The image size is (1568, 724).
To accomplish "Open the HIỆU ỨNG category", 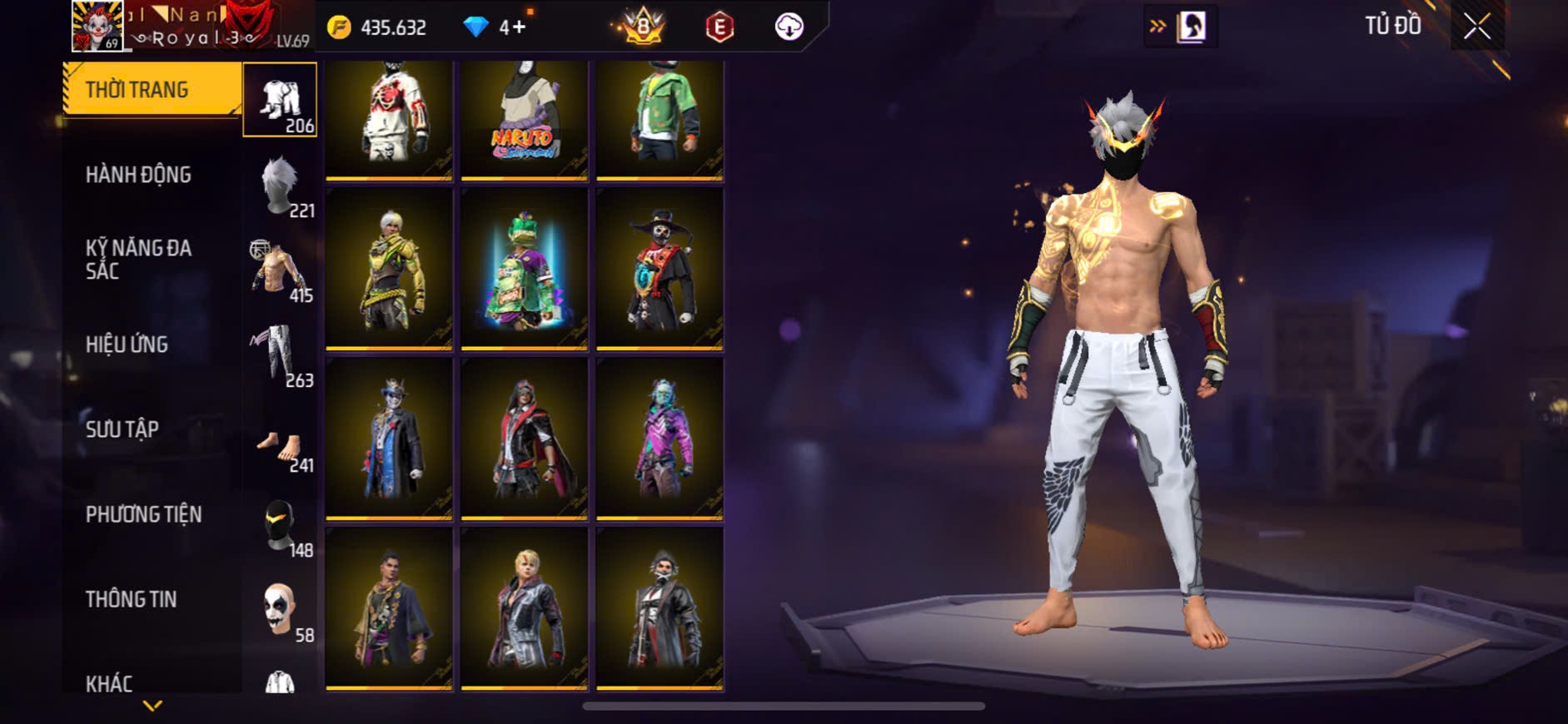I will (x=127, y=345).
